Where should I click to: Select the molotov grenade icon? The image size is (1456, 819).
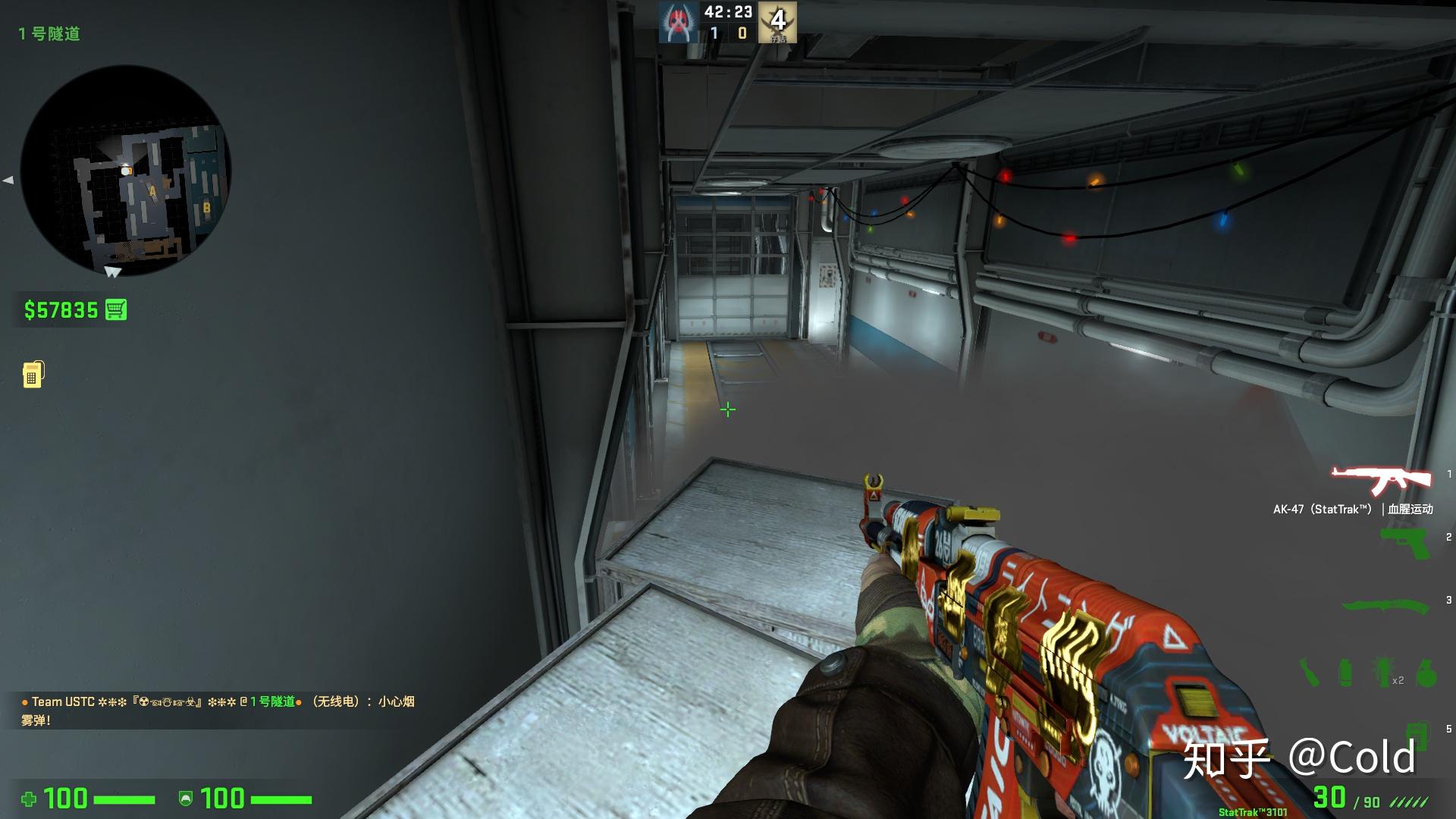coord(1310,672)
